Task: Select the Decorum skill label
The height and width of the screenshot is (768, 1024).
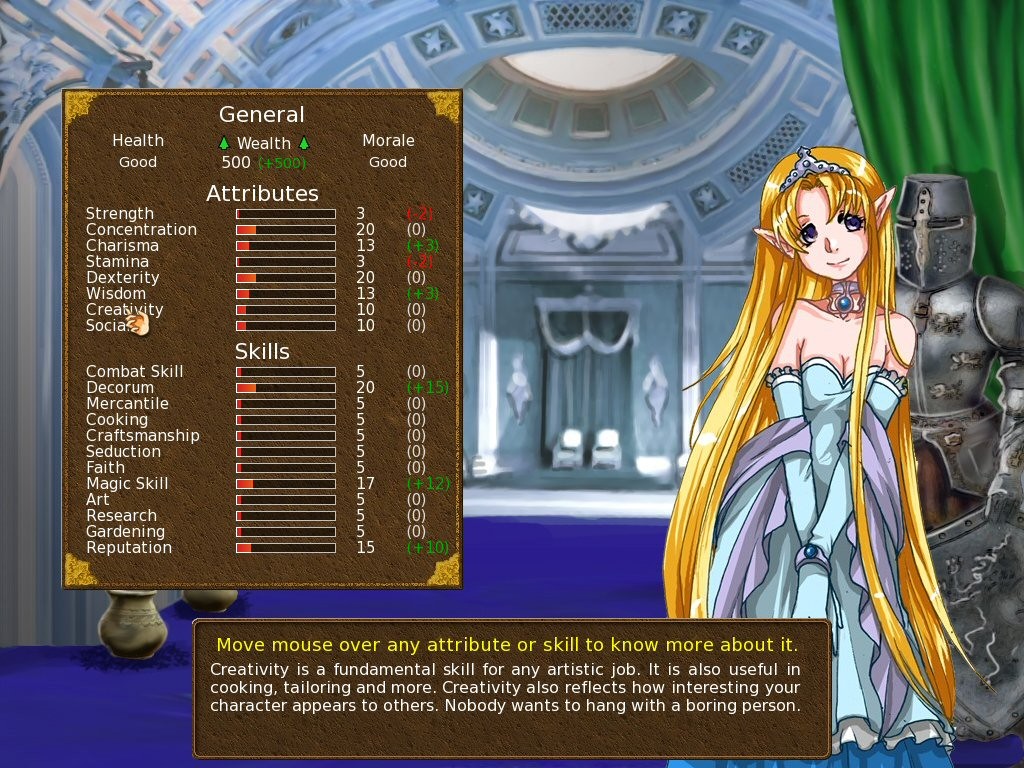Action: pos(120,388)
